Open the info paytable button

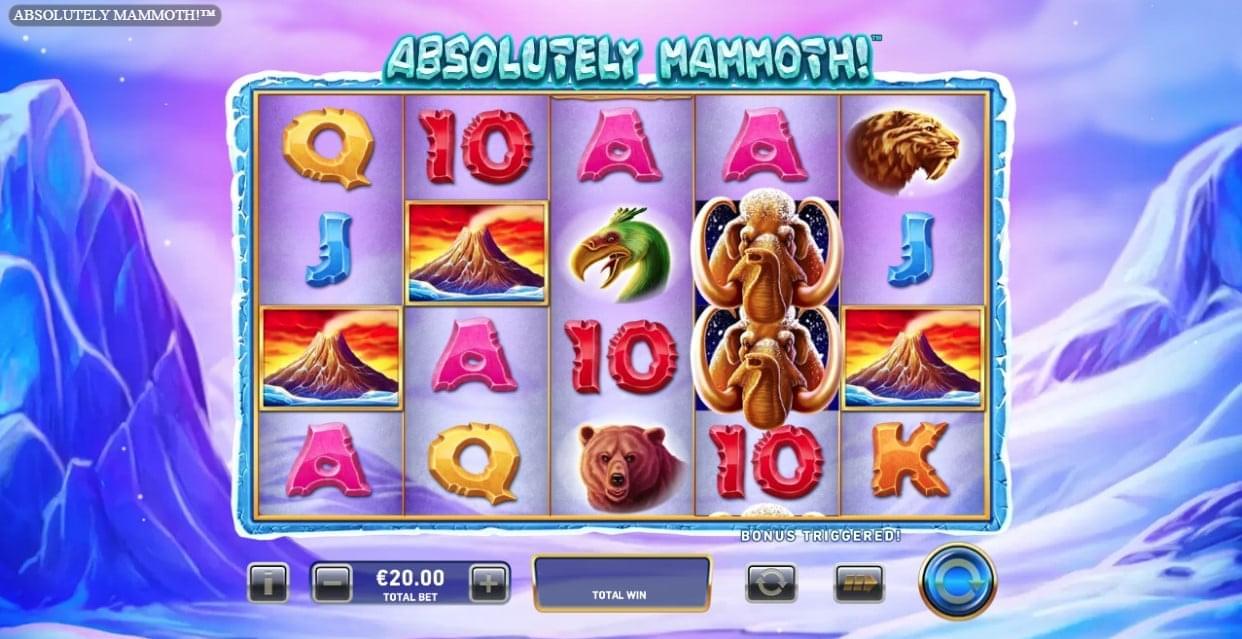pyautogui.click(x=267, y=582)
